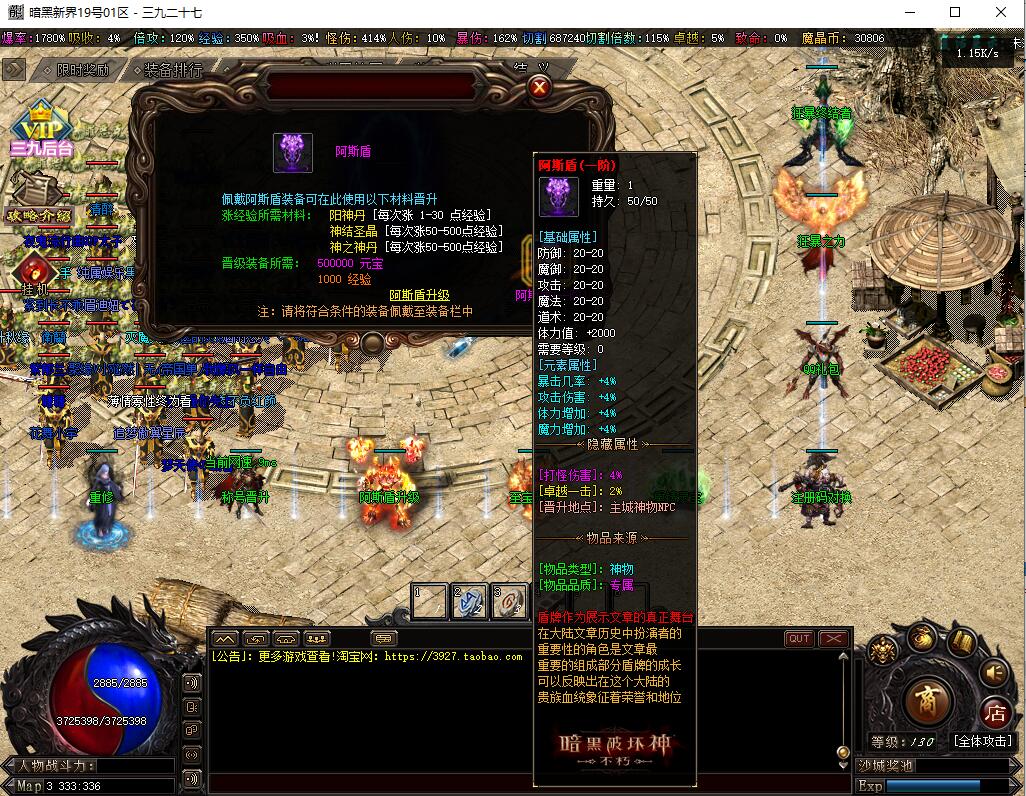The width and height of the screenshot is (1026, 796).
Task: Open the 攻略介绍 guide
Action: 39,198
